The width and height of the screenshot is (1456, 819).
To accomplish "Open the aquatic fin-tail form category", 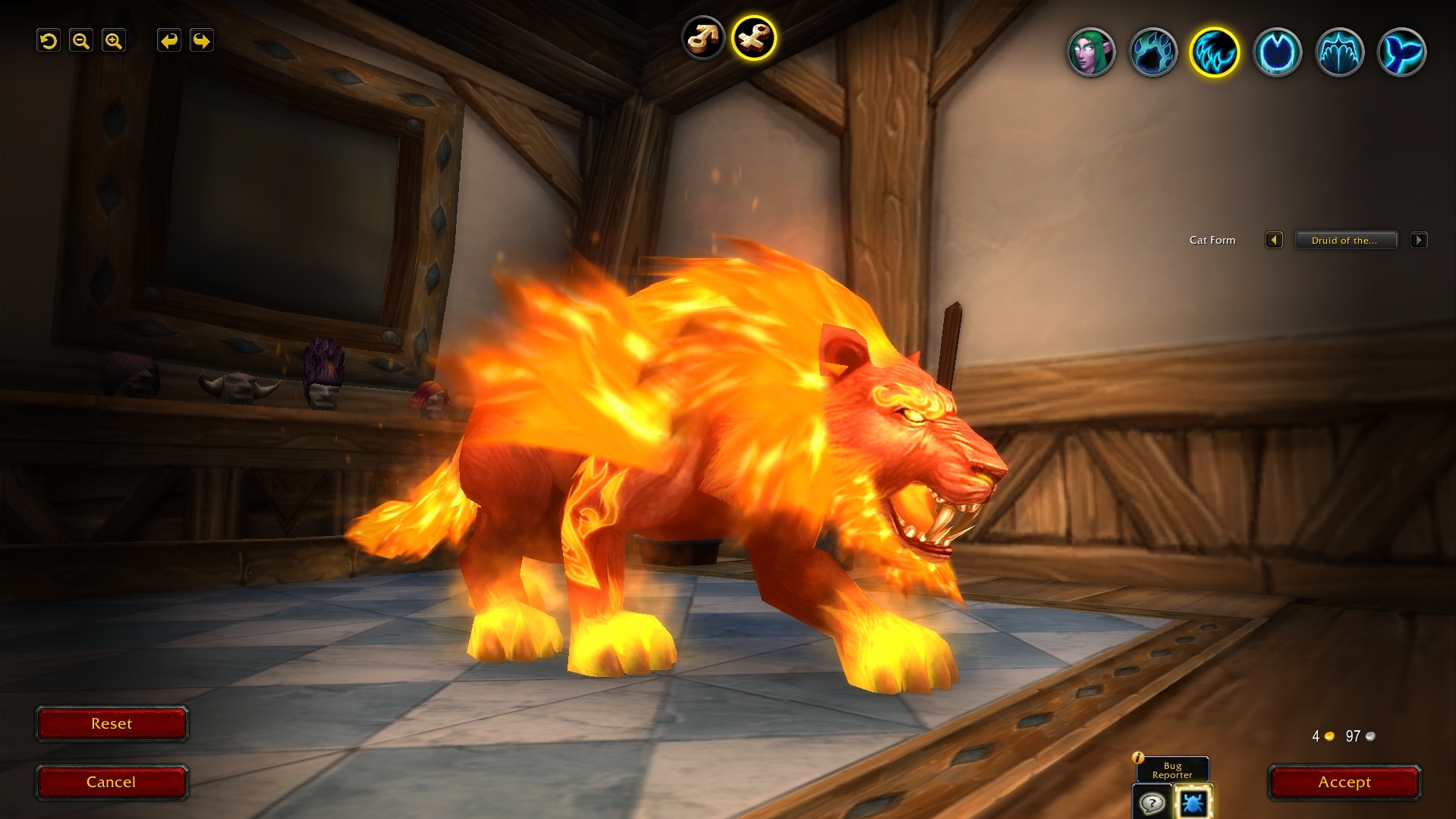I will [1401, 52].
